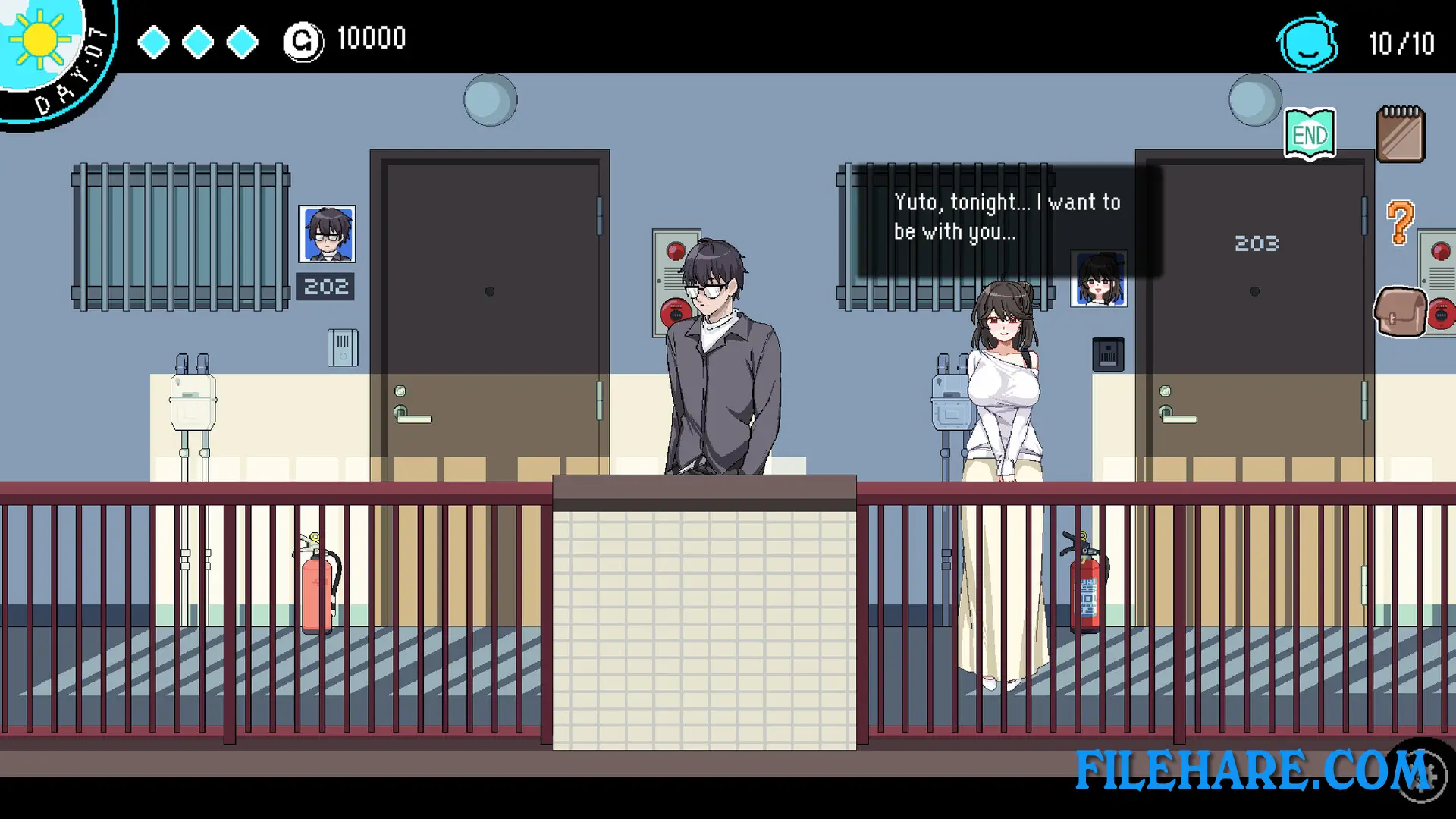Image resolution: width=1456 pixels, height=819 pixels.
Task: Click the 10/10 counter in the corner
Action: [x=1399, y=43]
